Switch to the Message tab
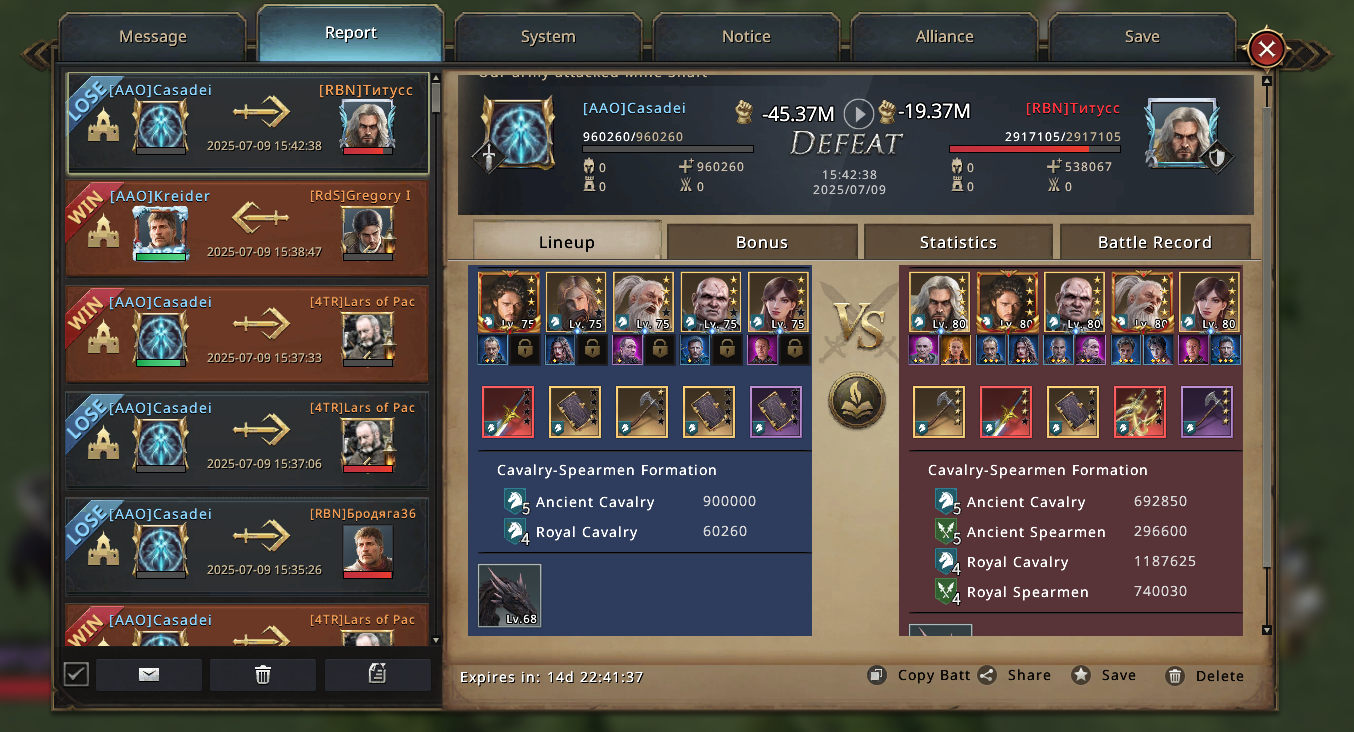This screenshot has width=1354, height=732. pos(152,37)
